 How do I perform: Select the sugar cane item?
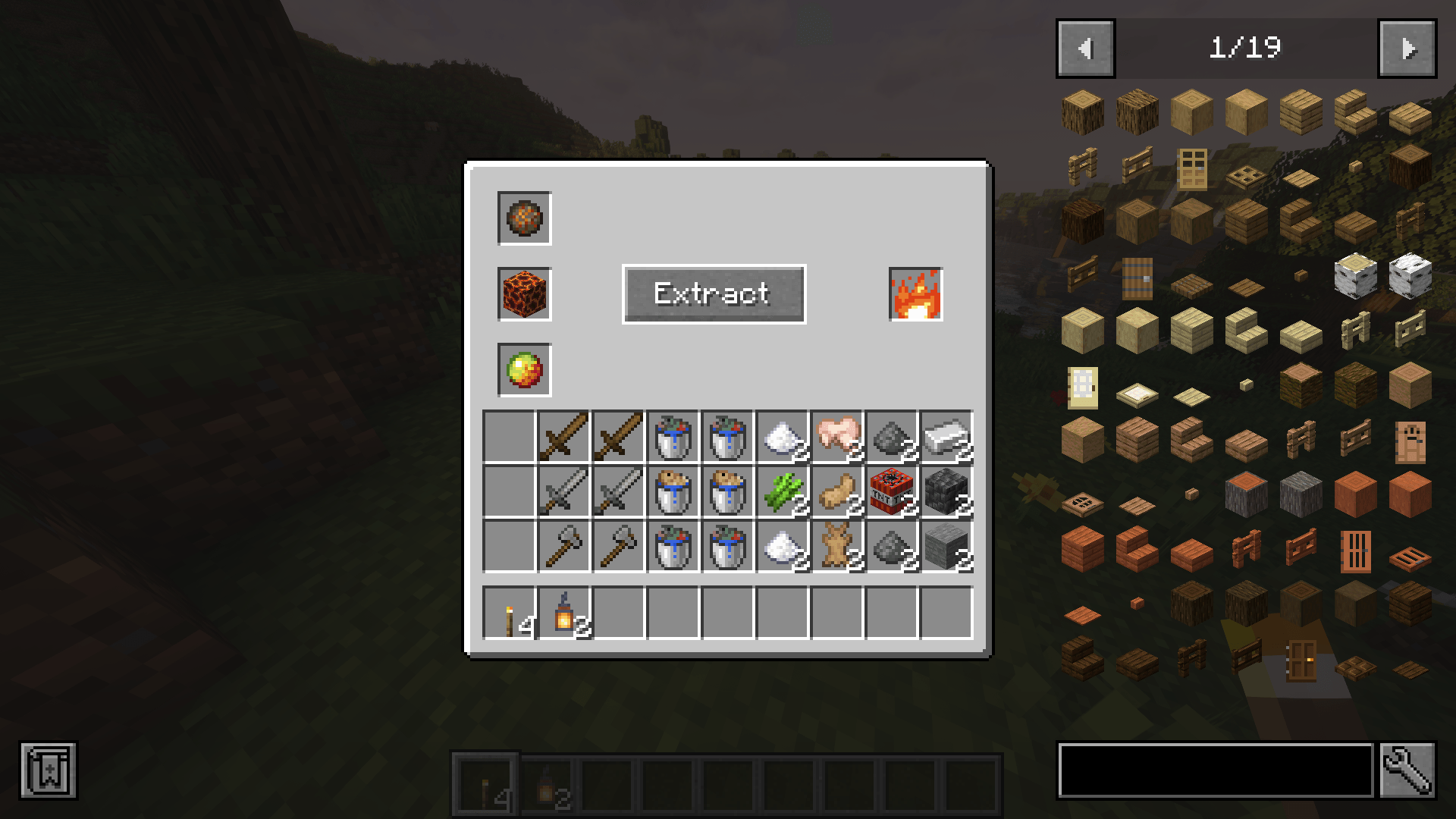[783, 493]
